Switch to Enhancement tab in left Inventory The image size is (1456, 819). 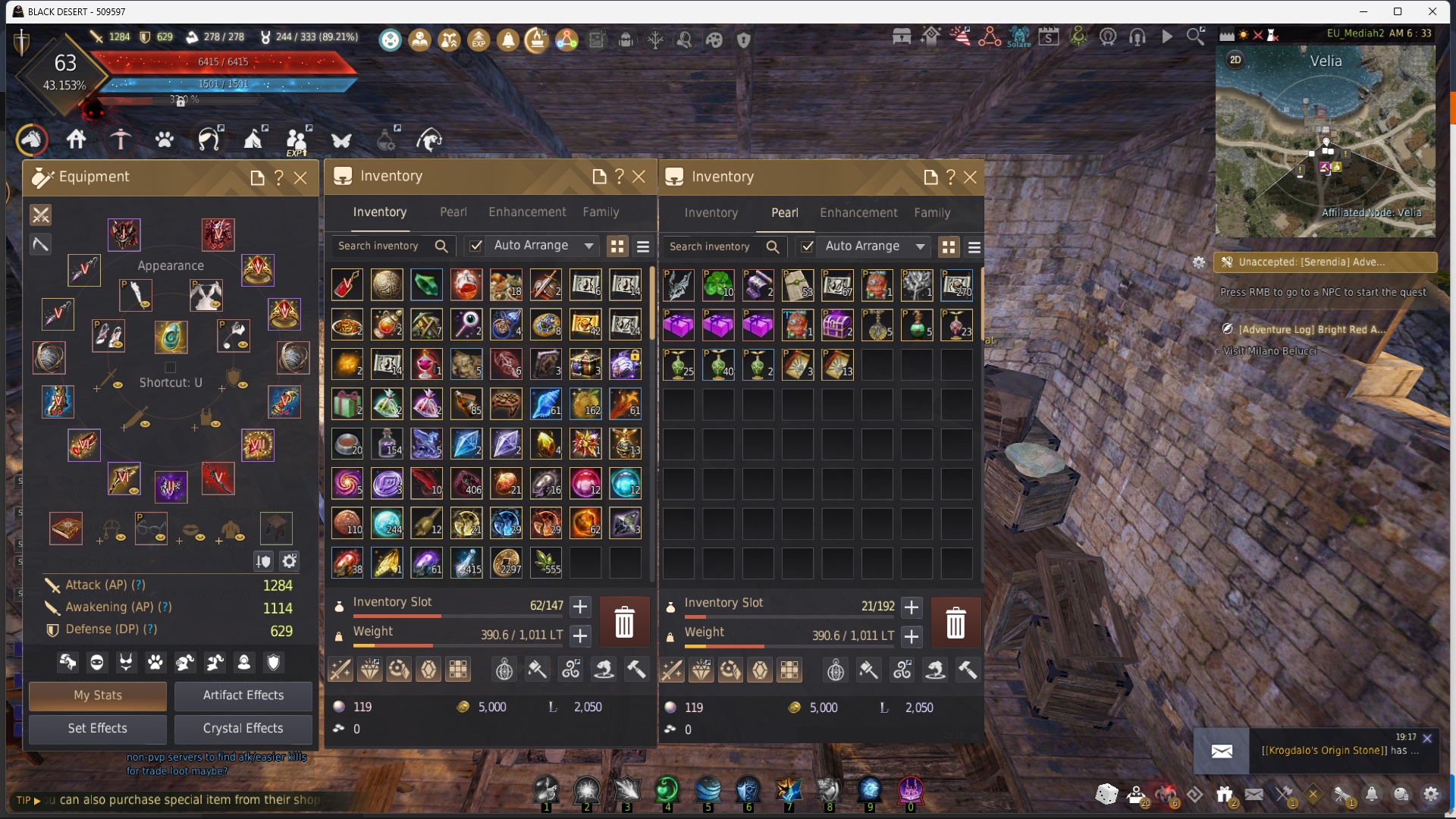click(x=527, y=212)
